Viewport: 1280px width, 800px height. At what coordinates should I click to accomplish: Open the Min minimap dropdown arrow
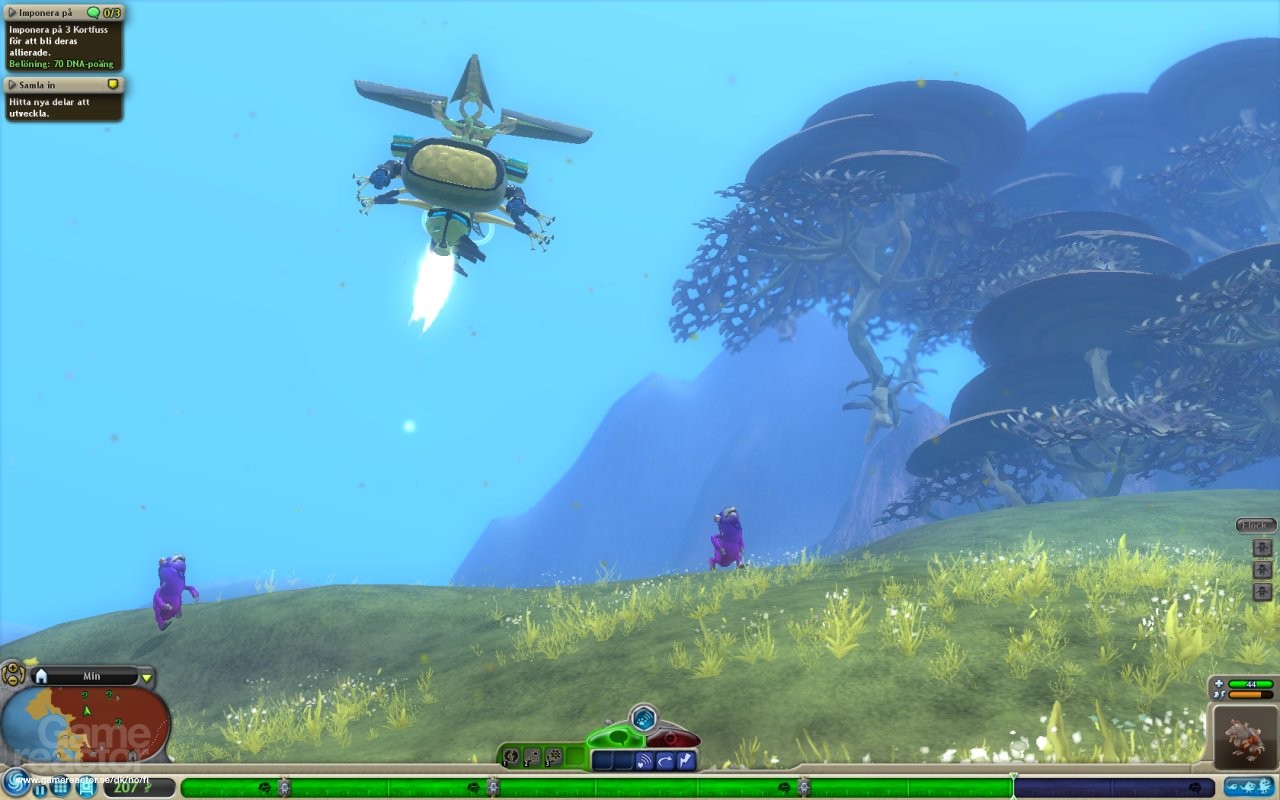pyautogui.click(x=148, y=676)
